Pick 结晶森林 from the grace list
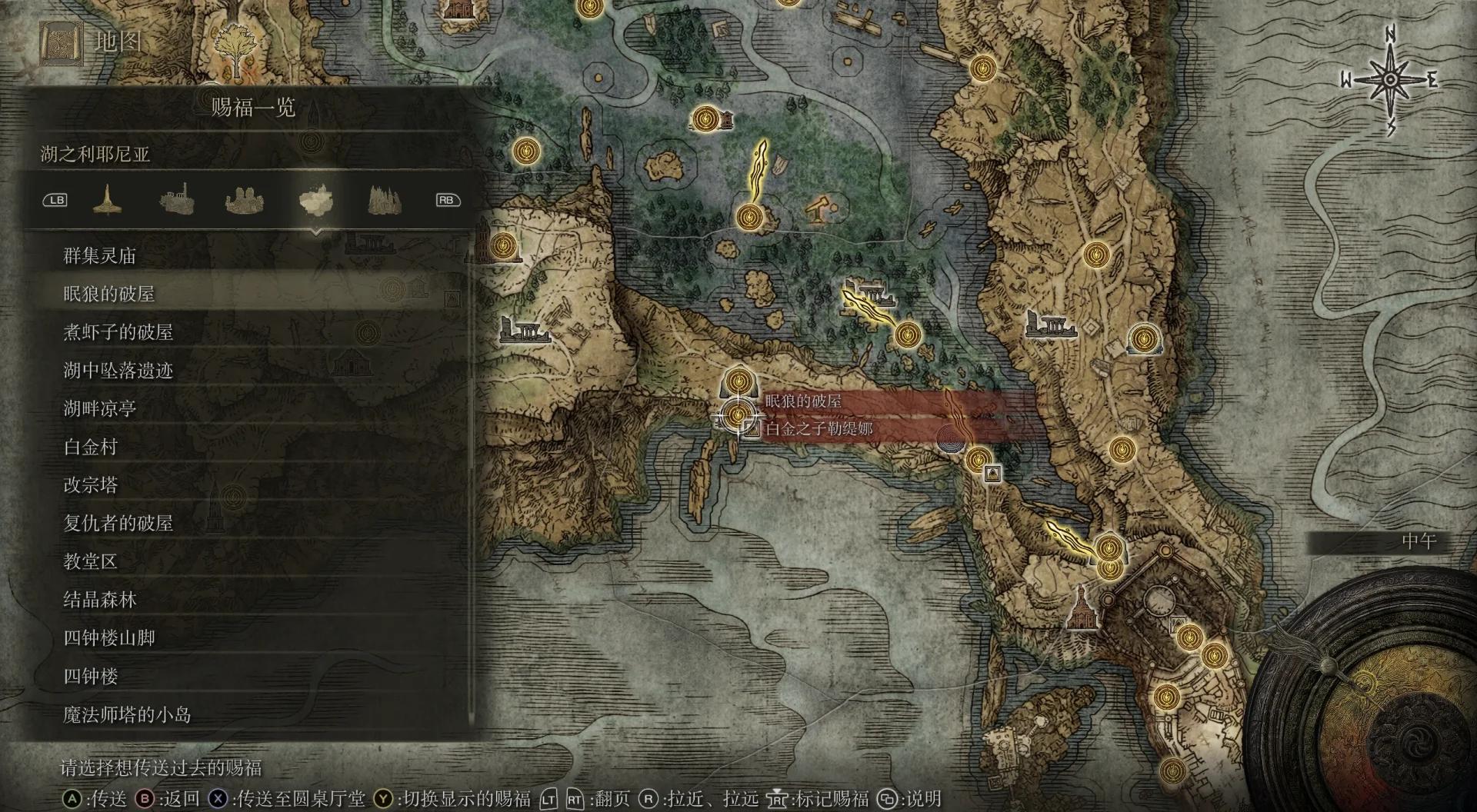The image size is (1477, 812). tap(99, 600)
